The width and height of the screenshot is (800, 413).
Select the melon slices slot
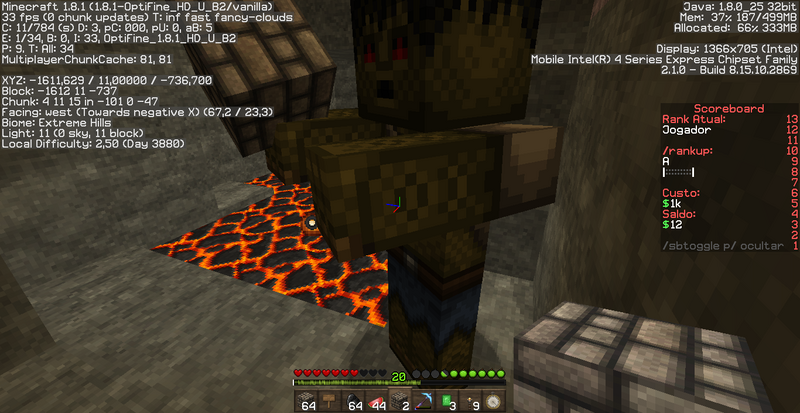click(x=376, y=401)
